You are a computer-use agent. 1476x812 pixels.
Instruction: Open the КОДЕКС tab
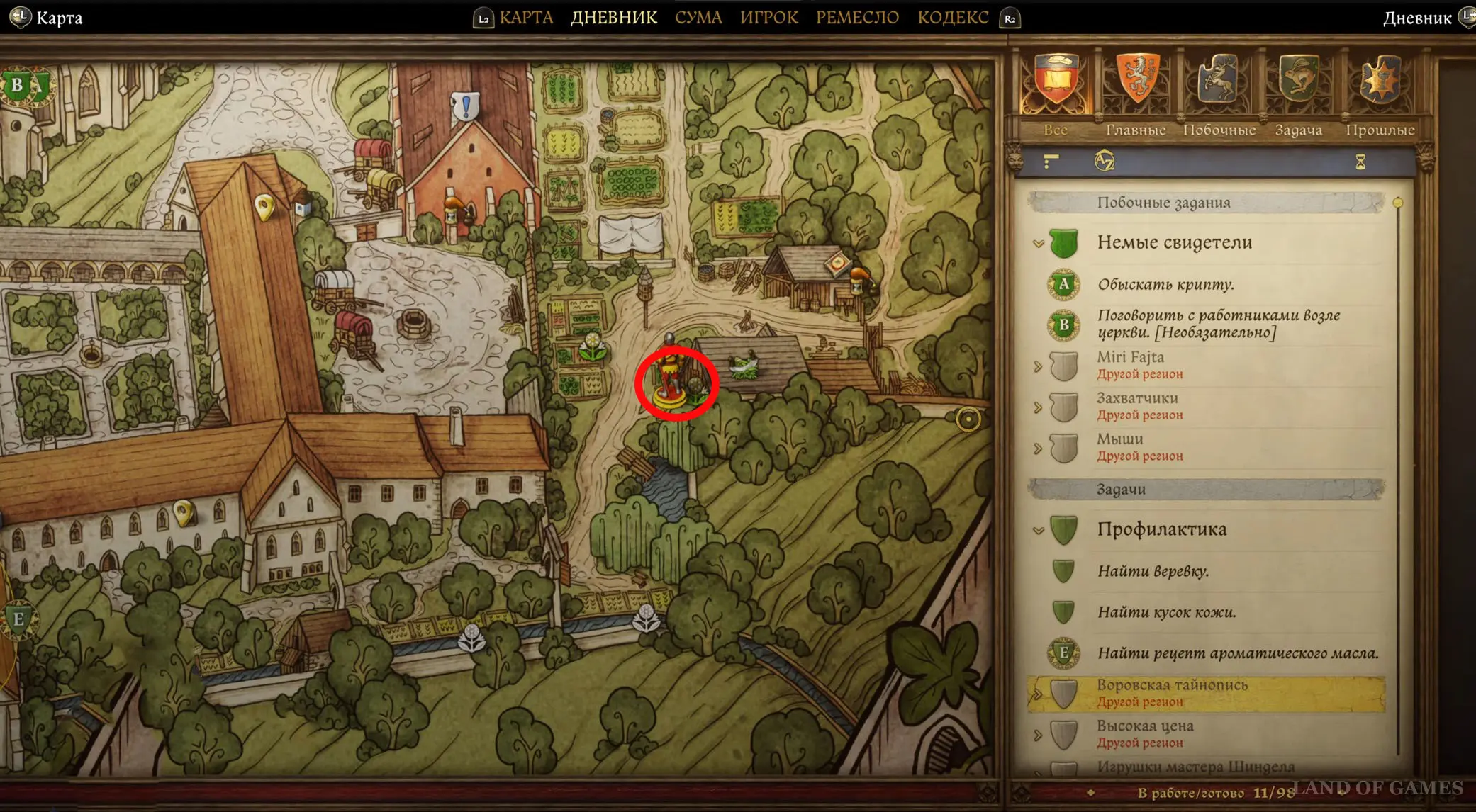pos(953,18)
